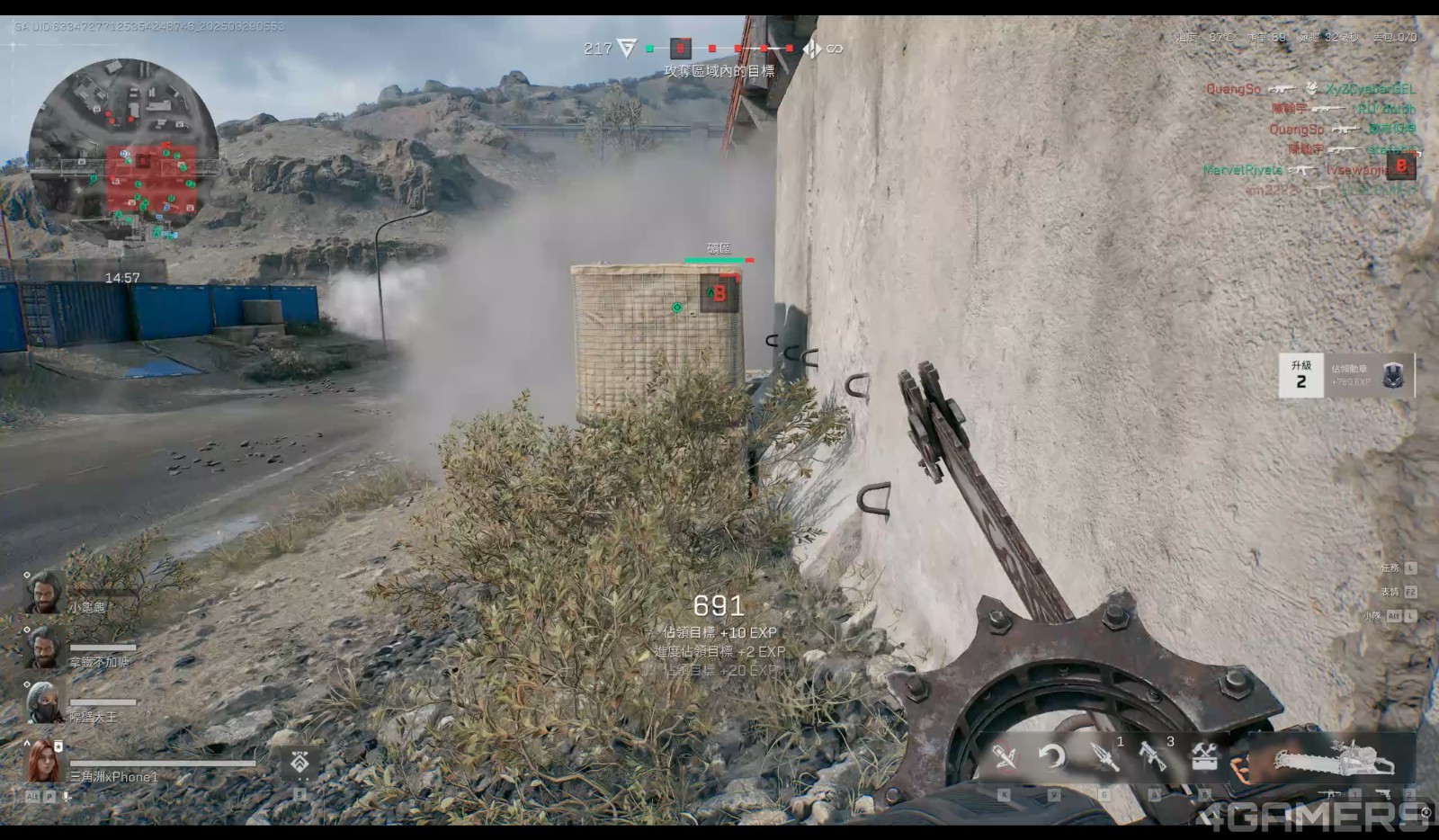Choose the toolbox repair gadget icon
This screenshot has width=1439, height=840.
tap(1204, 756)
